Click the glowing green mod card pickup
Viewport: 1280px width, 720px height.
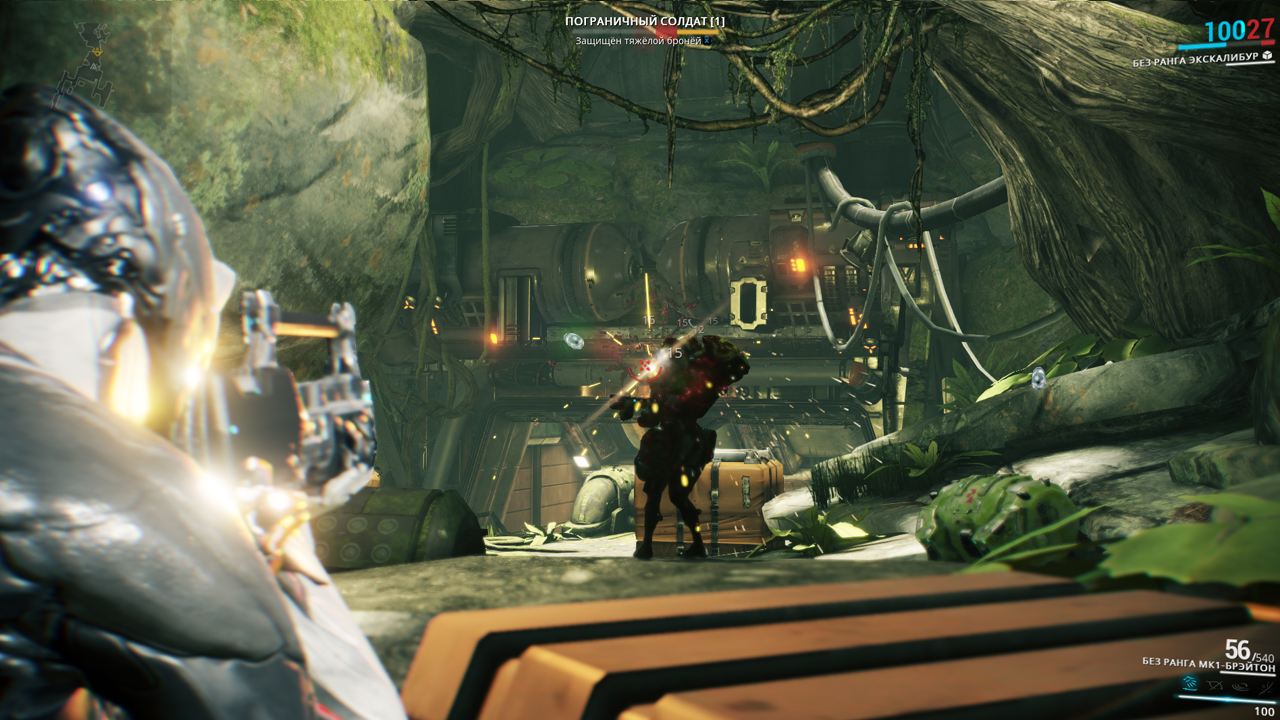[x=575, y=342]
